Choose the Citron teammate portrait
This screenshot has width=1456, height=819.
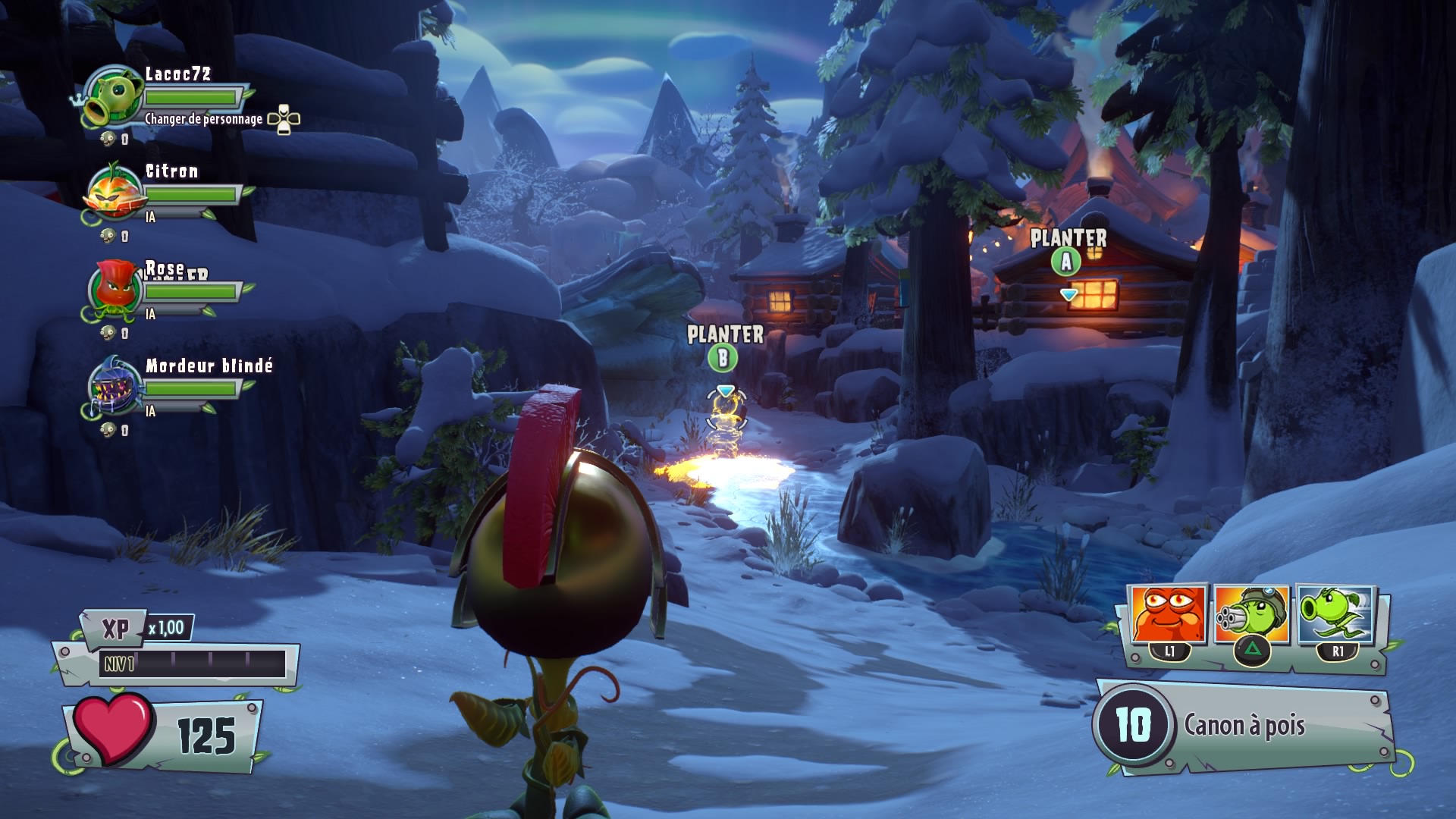pyautogui.click(x=115, y=193)
